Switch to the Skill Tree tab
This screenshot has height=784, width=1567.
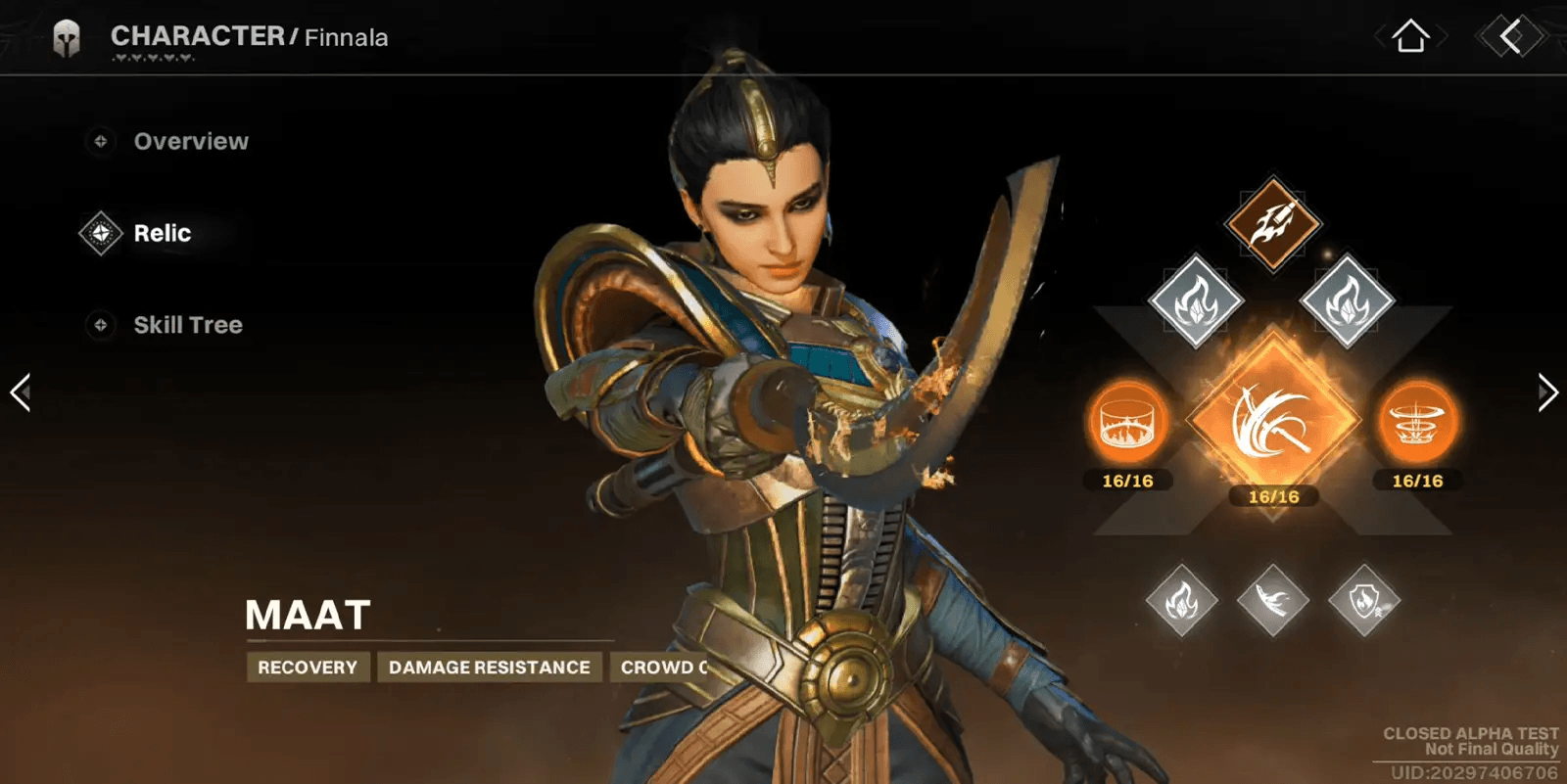tap(187, 325)
